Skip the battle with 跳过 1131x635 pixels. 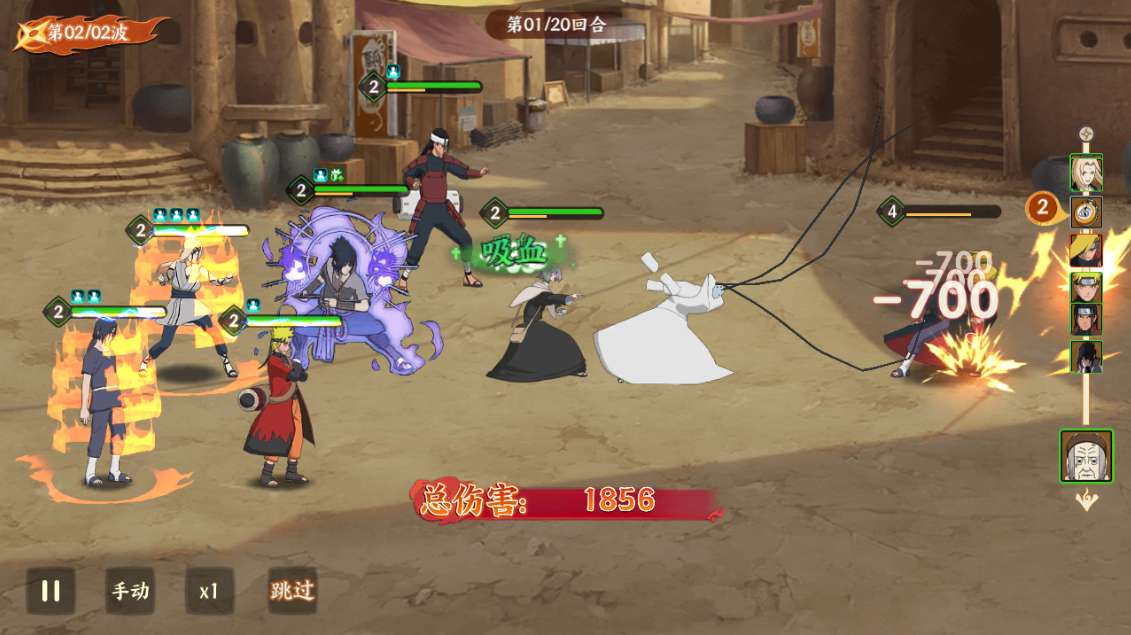coord(292,590)
